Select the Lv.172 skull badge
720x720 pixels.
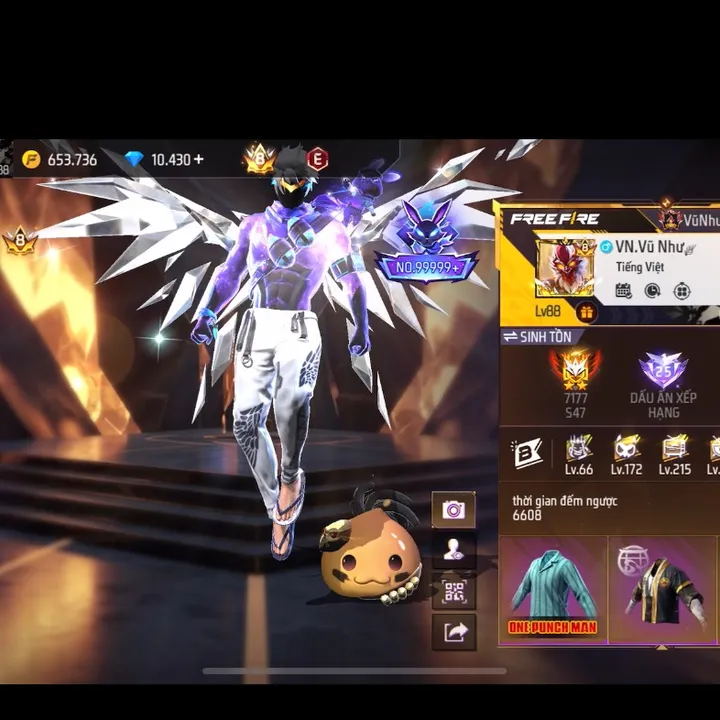click(627, 454)
